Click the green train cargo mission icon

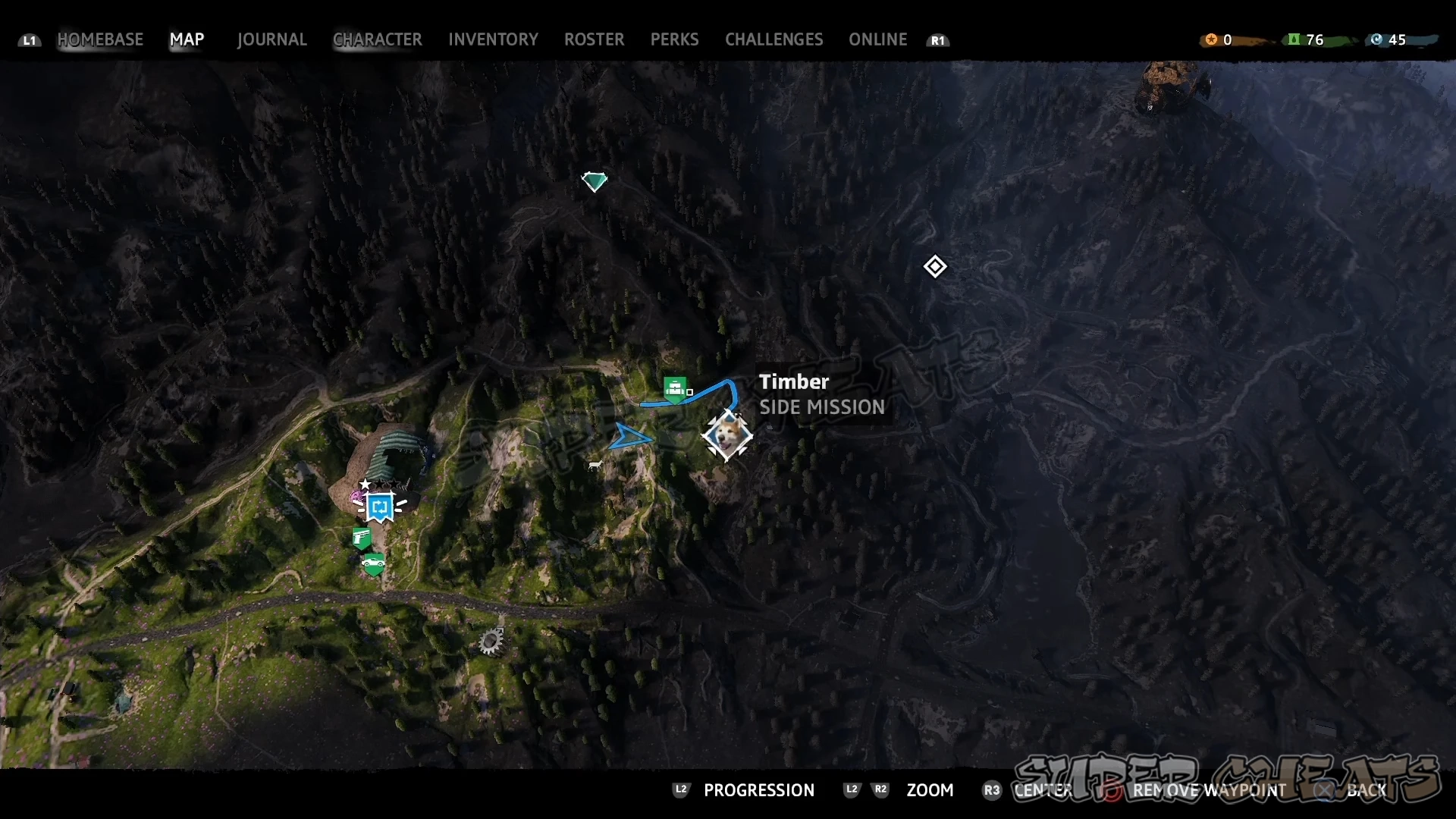(x=676, y=388)
